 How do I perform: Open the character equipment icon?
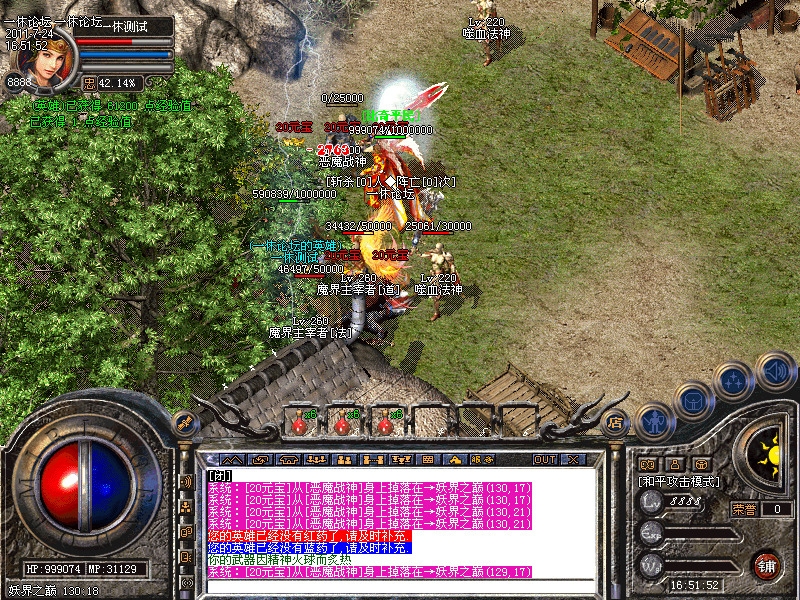[x=654, y=422]
